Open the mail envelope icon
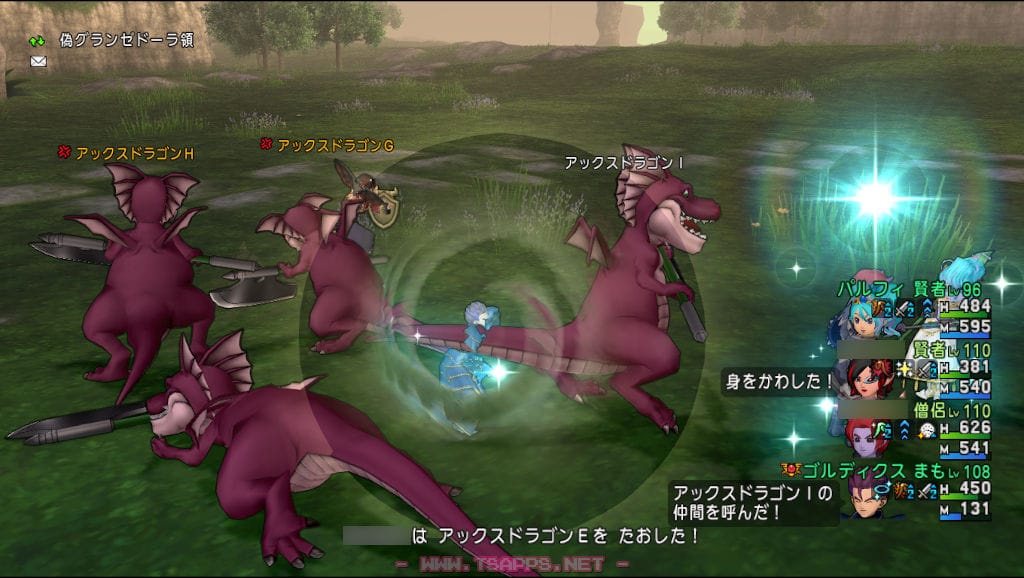The width and height of the screenshot is (1024, 578). (x=38, y=61)
